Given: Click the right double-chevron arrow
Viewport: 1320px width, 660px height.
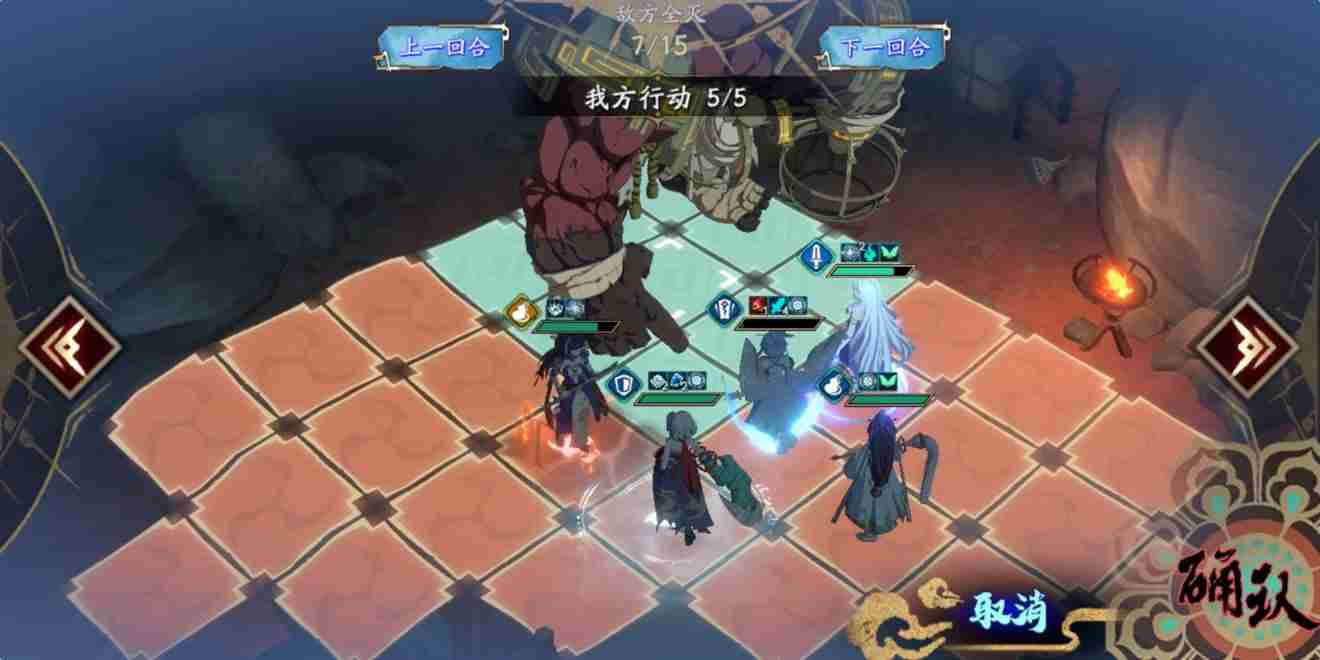Looking at the screenshot, I should 1250,345.
